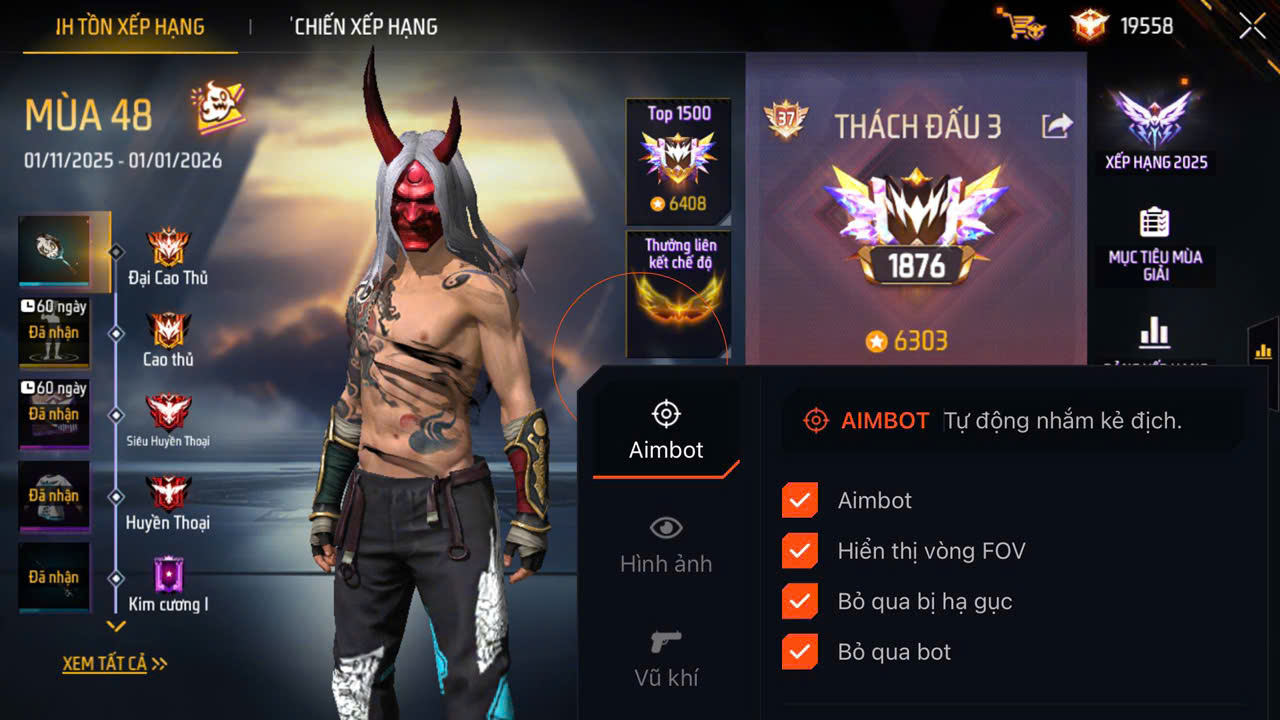This screenshot has width=1280, height=720.
Task: Tap the share arrow beside Thách Đấu 3
Action: point(1056,126)
